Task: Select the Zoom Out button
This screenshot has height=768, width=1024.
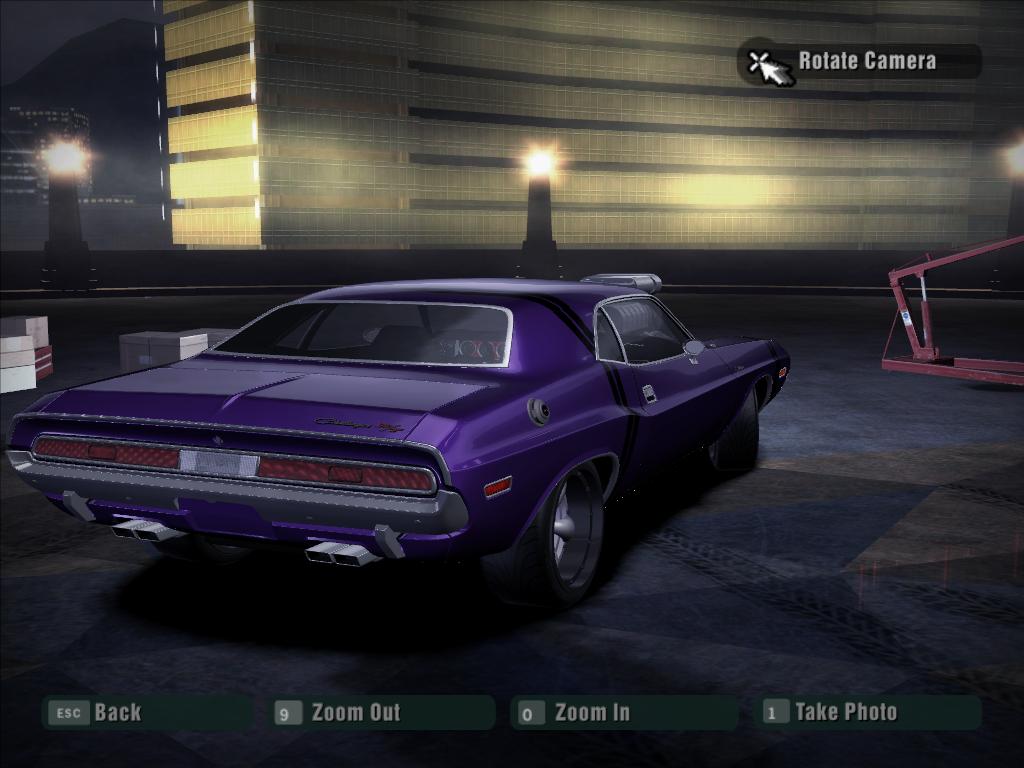Action: pyautogui.click(x=355, y=713)
